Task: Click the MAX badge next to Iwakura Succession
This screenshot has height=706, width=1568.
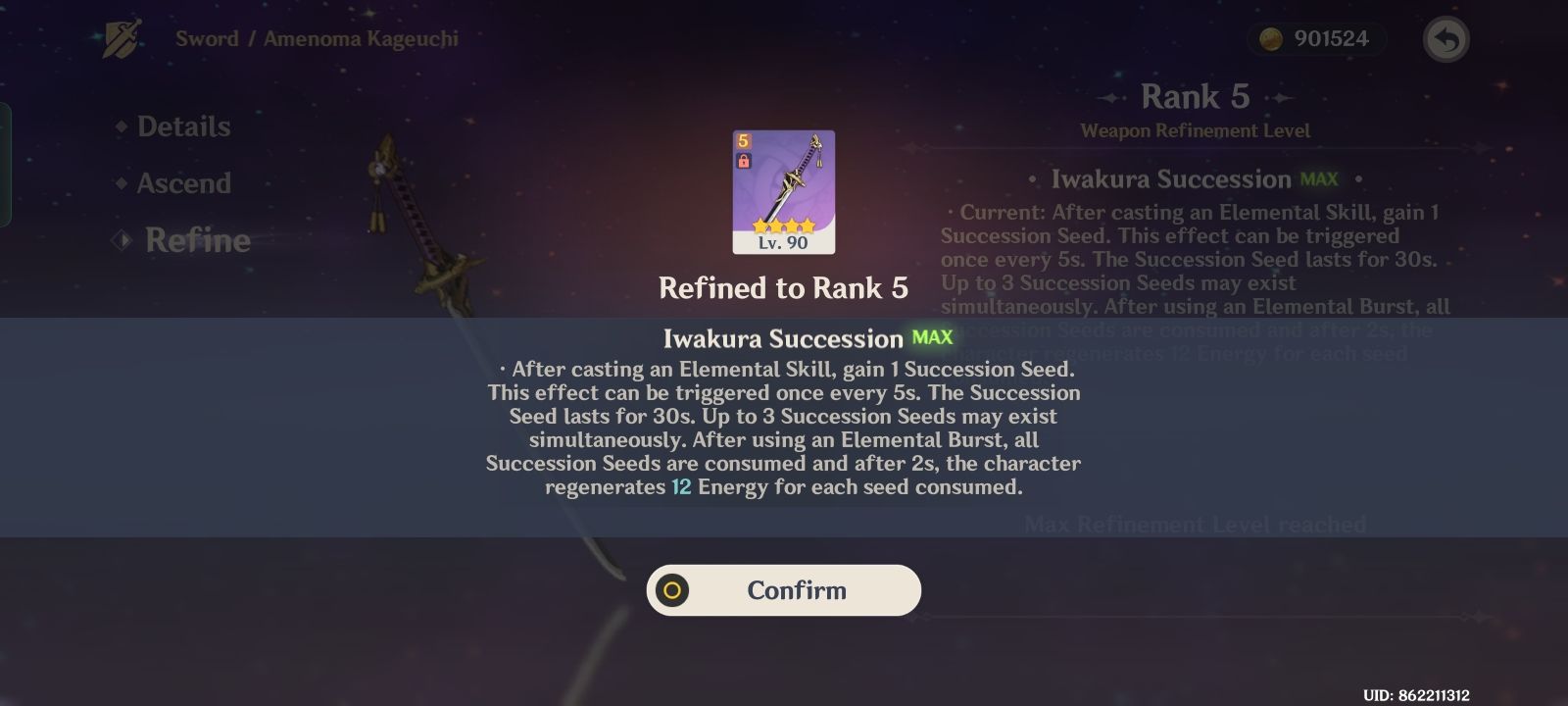Action: (932, 336)
